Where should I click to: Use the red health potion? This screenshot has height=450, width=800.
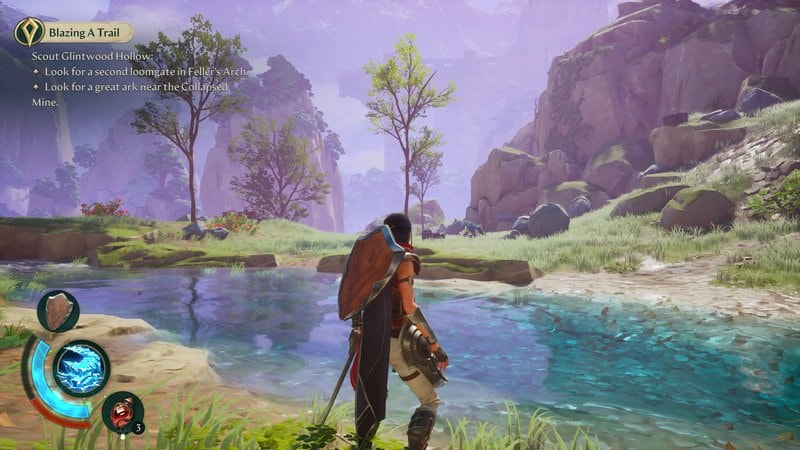coord(122,410)
